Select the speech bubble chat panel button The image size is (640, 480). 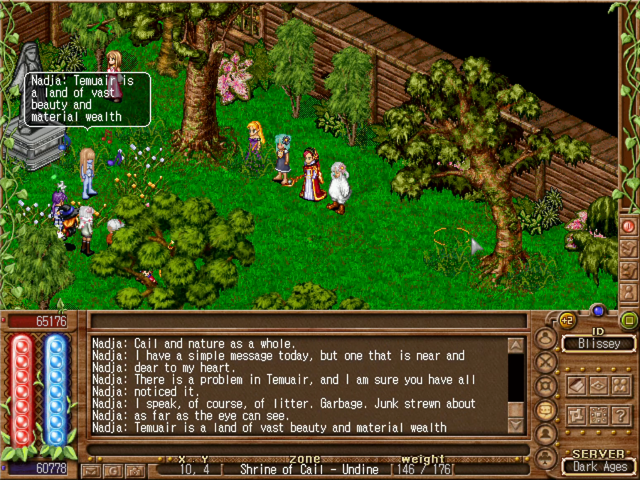pyautogui.click(x=546, y=410)
